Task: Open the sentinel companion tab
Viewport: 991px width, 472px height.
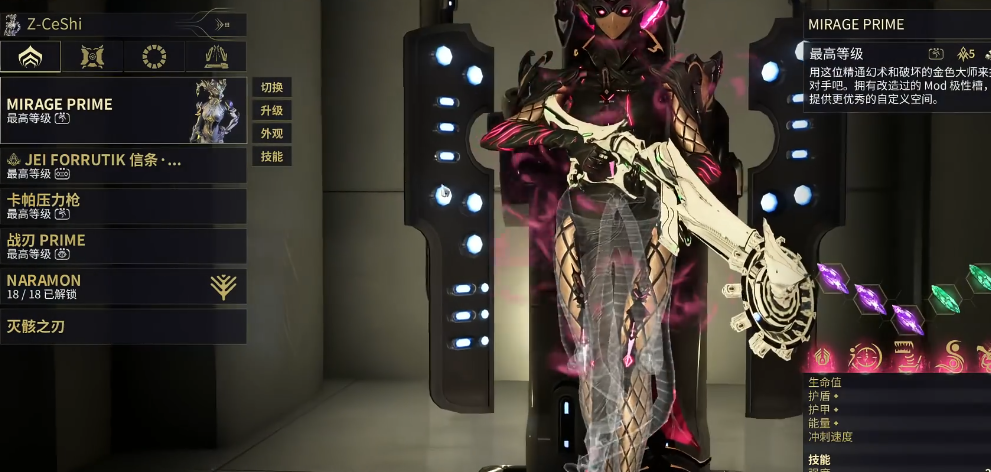Action: [93, 57]
